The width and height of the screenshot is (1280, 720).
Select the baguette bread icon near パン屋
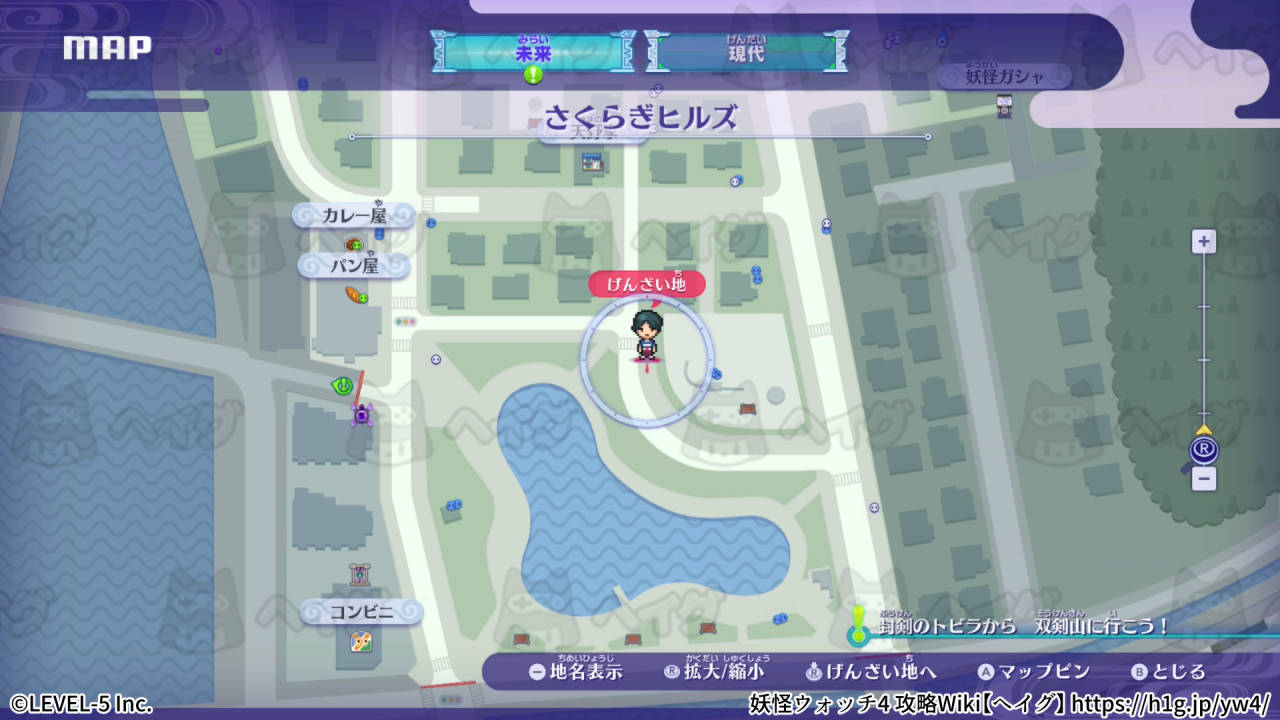(352, 296)
